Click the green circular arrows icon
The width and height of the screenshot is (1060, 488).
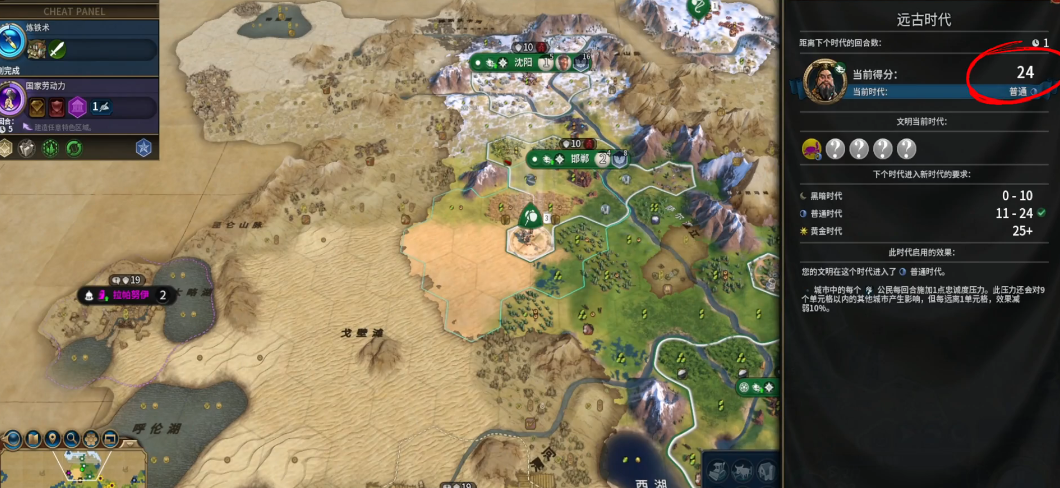74,148
